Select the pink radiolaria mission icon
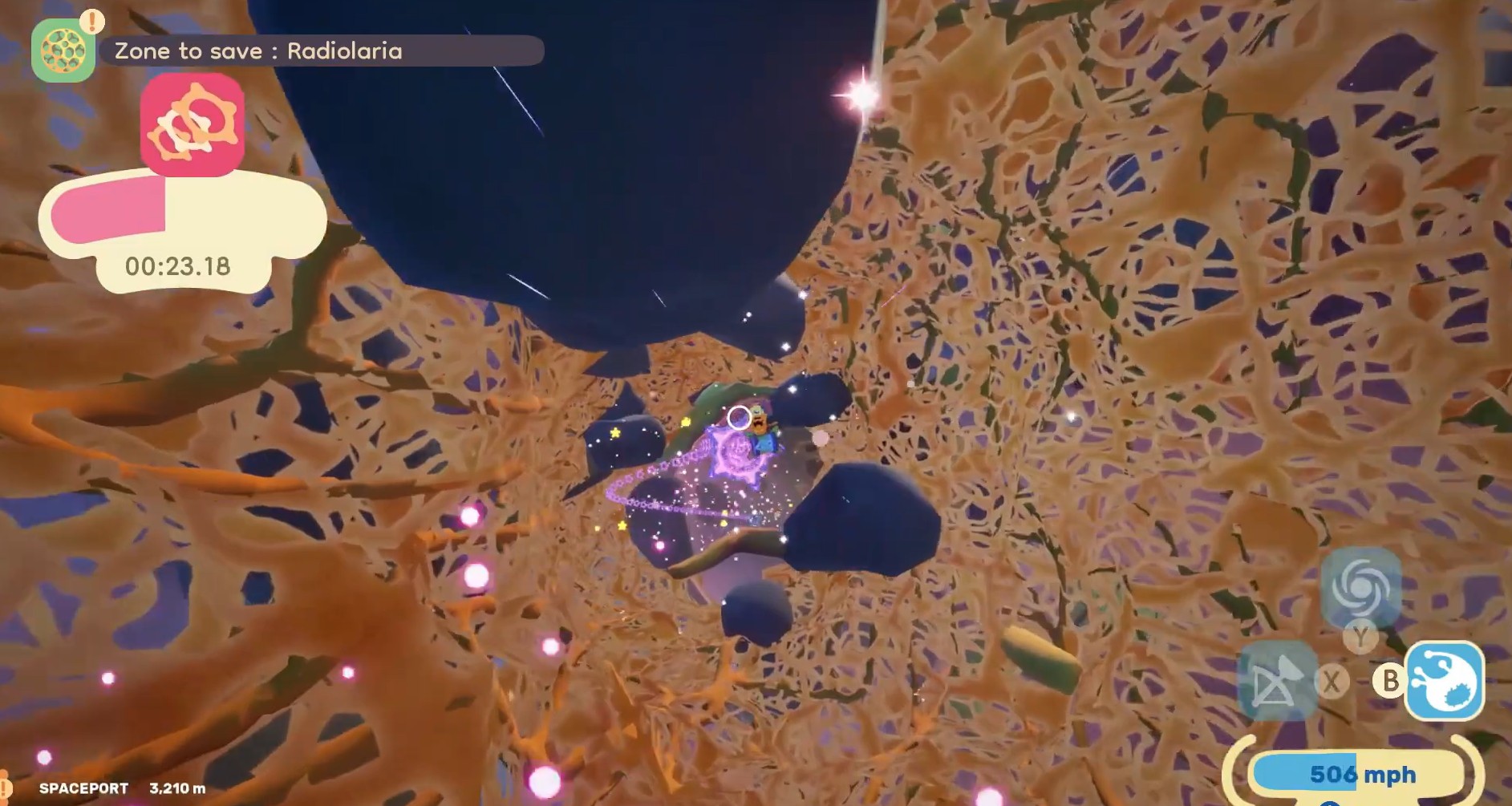Image resolution: width=1512 pixels, height=806 pixels. coord(192,125)
